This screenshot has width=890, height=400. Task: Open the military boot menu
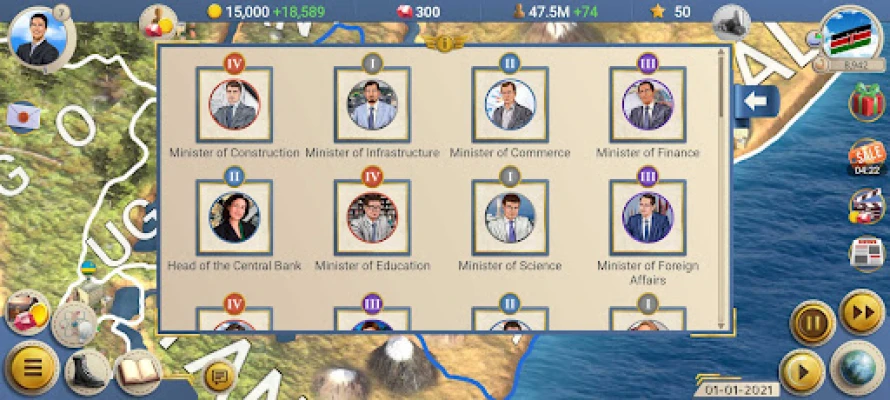click(88, 372)
